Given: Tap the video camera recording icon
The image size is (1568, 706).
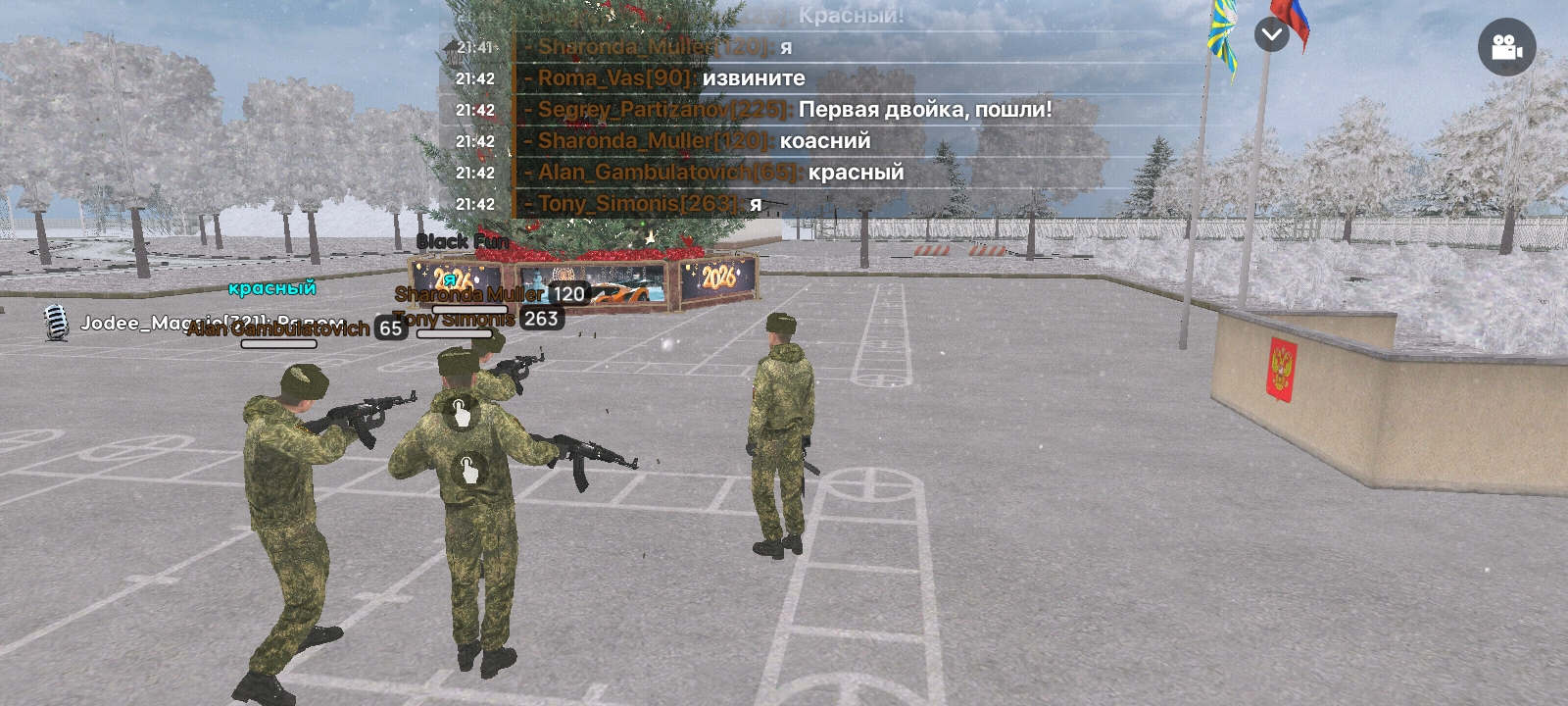Looking at the screenshot, I should coord(1506,47).
